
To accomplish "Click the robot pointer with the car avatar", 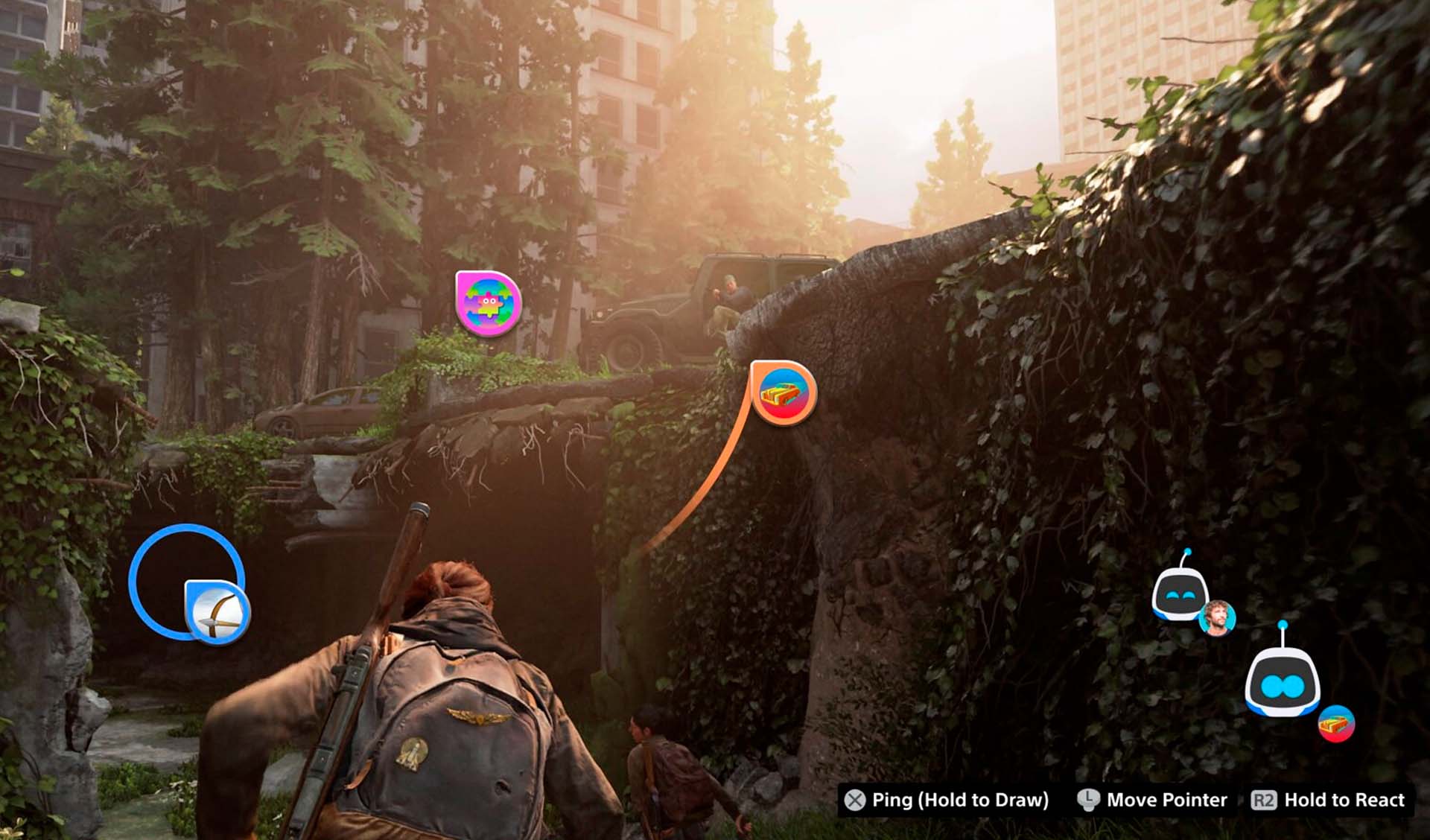I will pos(1283,681).
